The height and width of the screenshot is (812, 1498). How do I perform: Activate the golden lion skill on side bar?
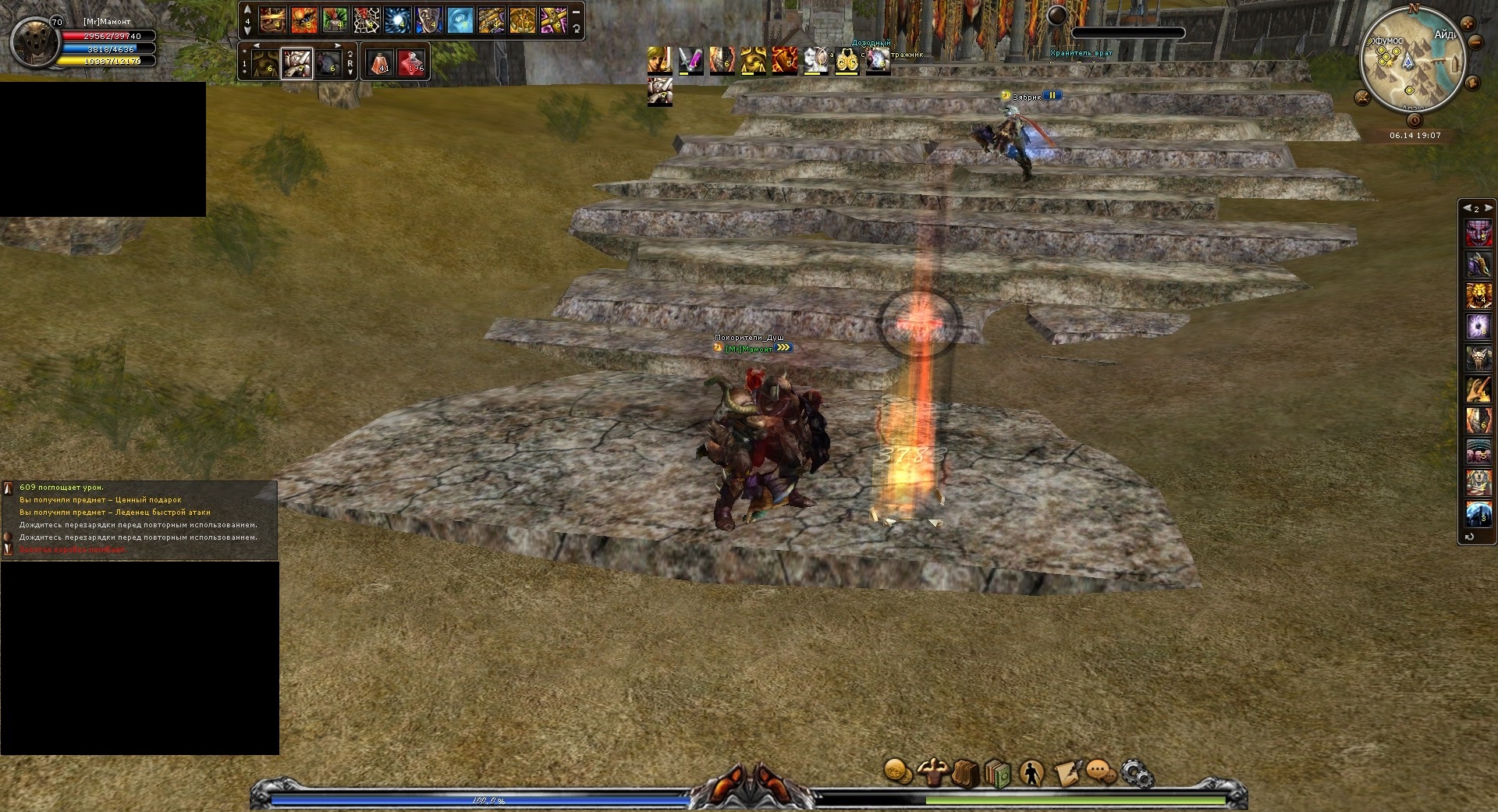(1478, 295)
